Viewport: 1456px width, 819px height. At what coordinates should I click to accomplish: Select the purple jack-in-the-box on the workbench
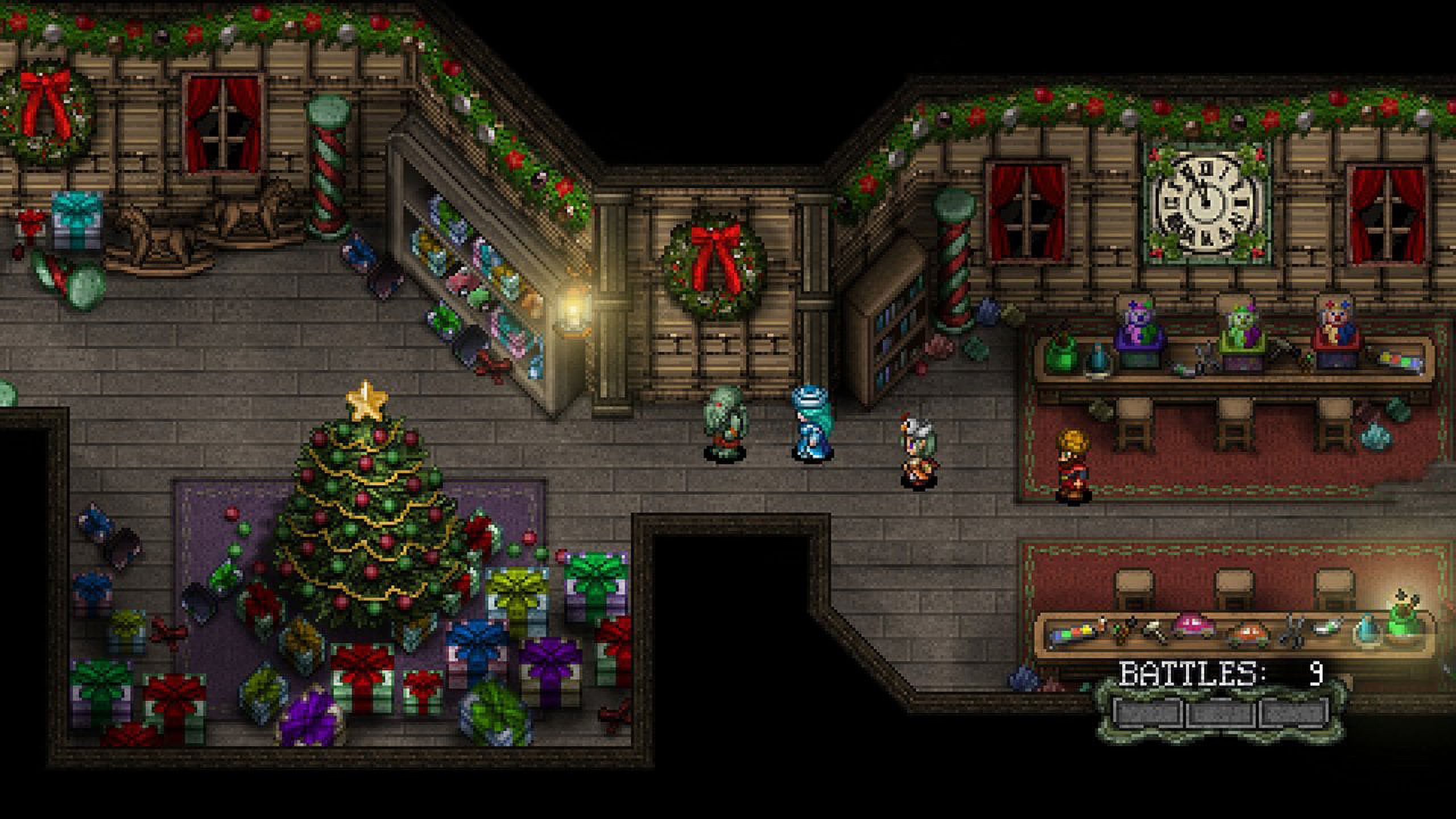[x=1139, y=332]
